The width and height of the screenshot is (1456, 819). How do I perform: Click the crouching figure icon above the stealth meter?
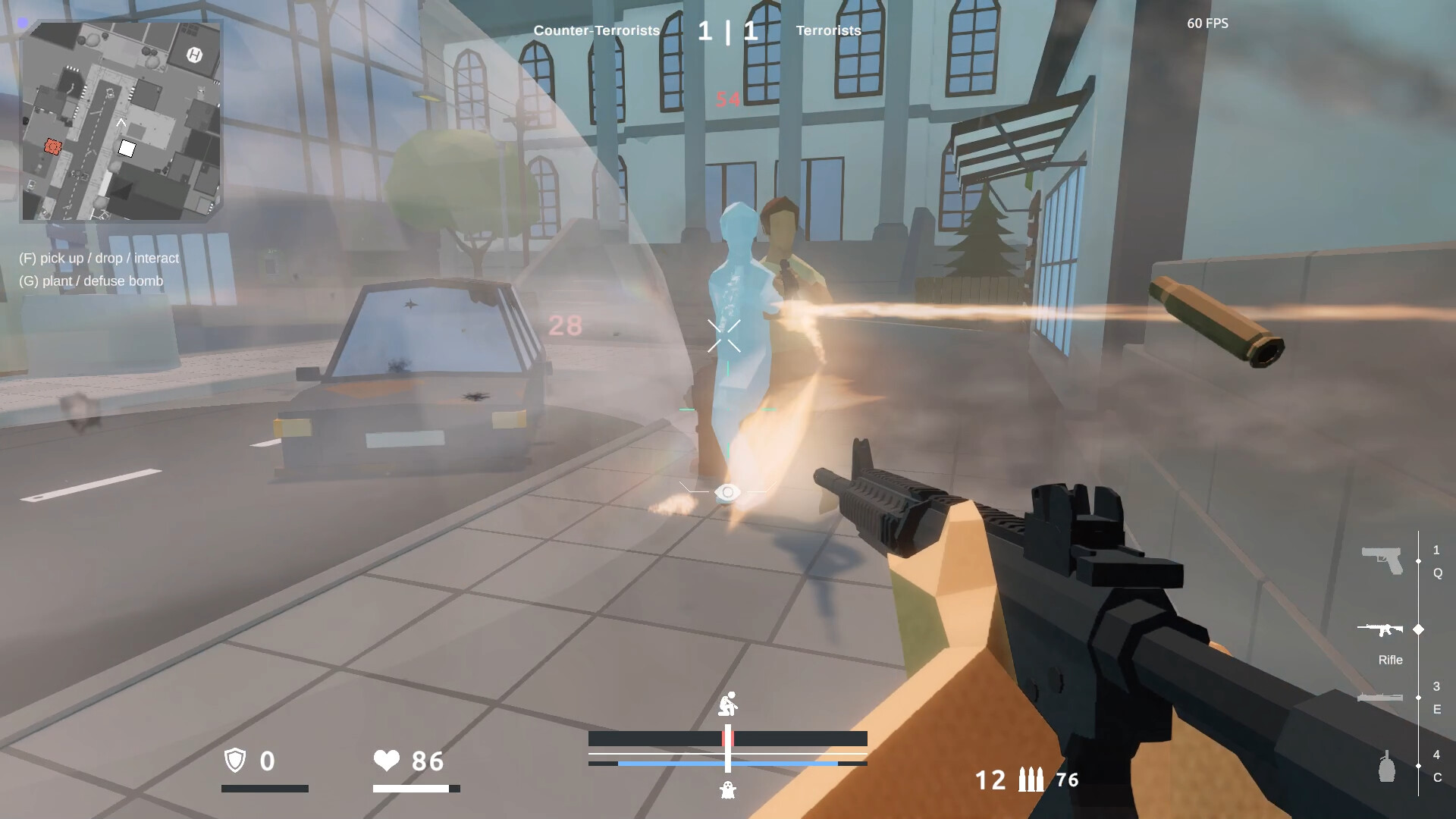(729, 703)
